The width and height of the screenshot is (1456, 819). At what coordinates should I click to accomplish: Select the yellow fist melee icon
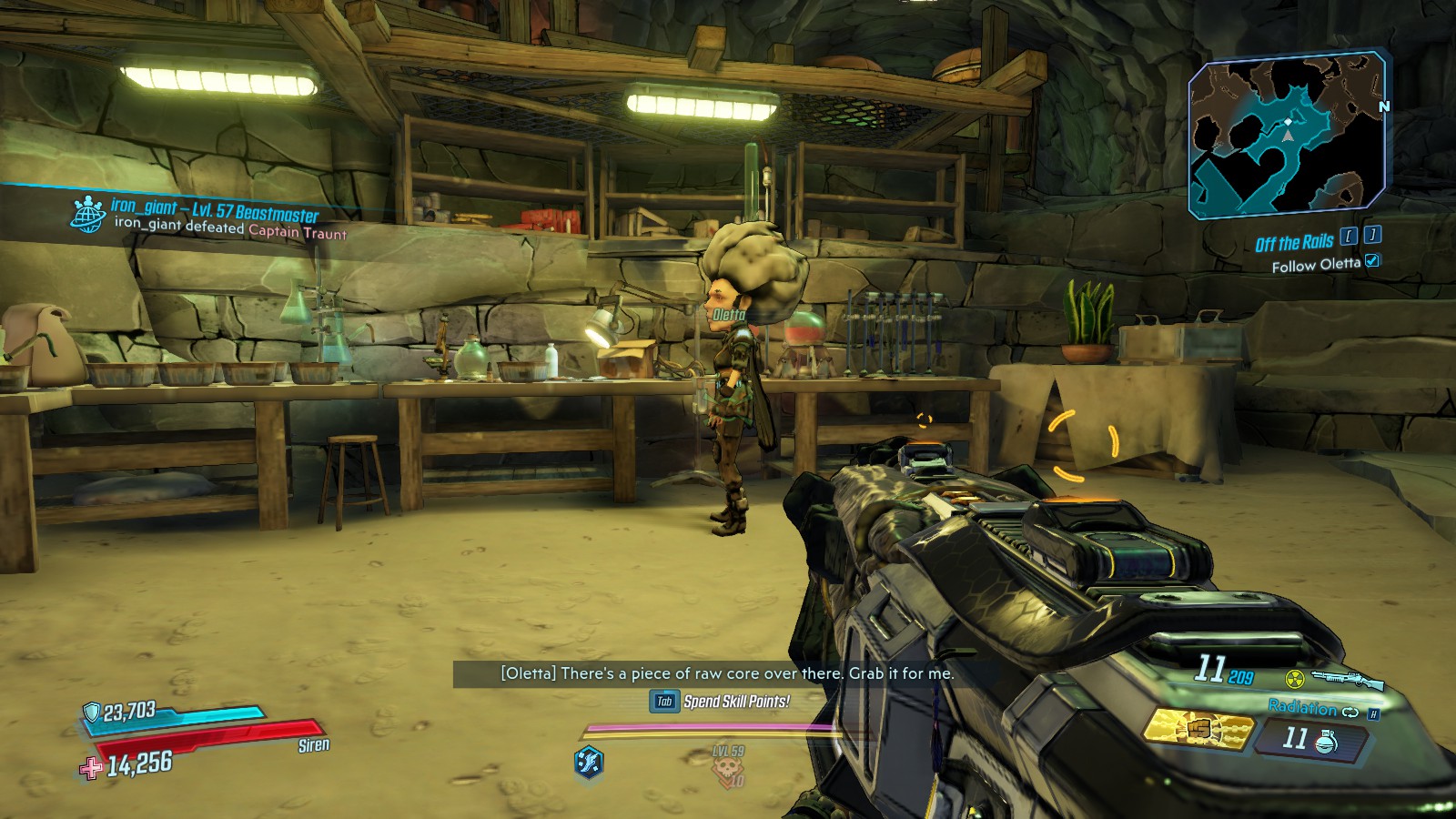click(x=1196, y=730)
